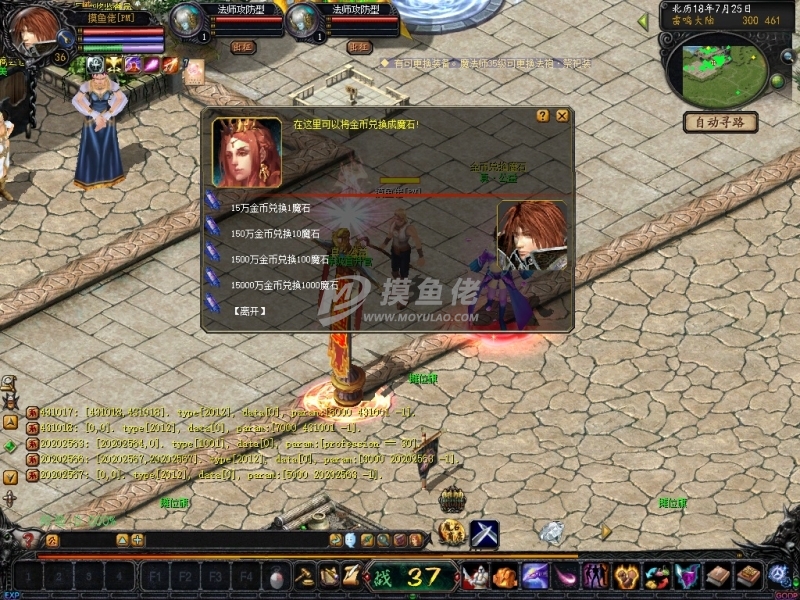The width and height of the screenshot is (800, 600).
Task: Choose 【离开】 to leave dialogue
Action: coord(250,311)
